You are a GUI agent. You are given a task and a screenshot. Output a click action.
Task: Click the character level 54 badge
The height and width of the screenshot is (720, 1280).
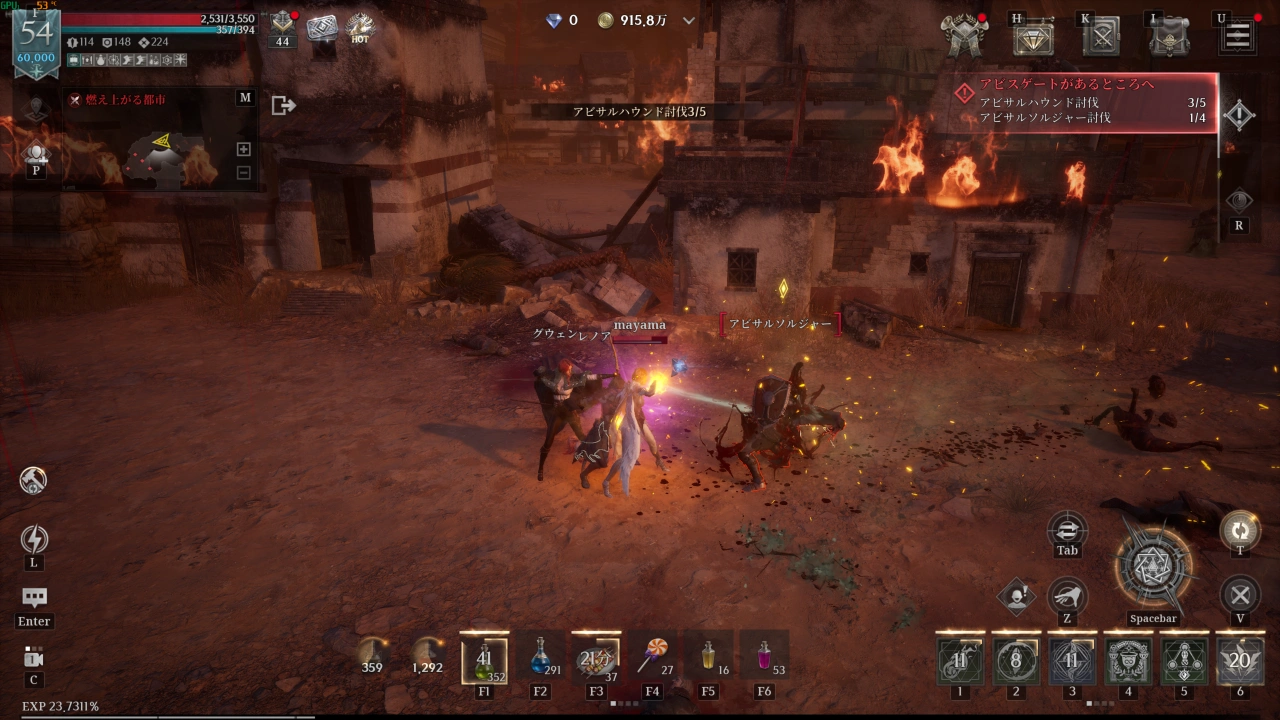pos(36,38)
